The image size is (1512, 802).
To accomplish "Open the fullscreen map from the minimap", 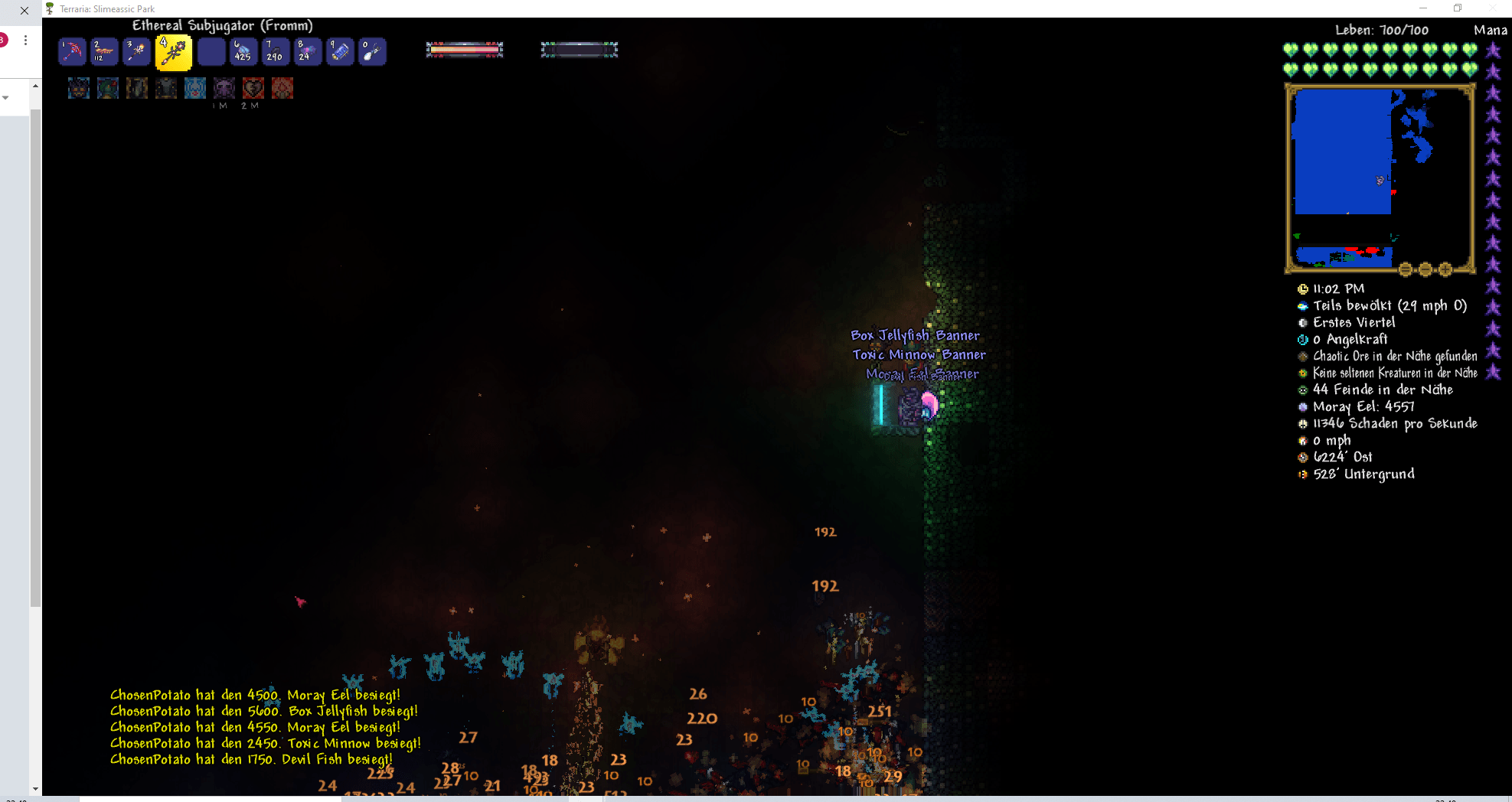I will (1406, 269).
